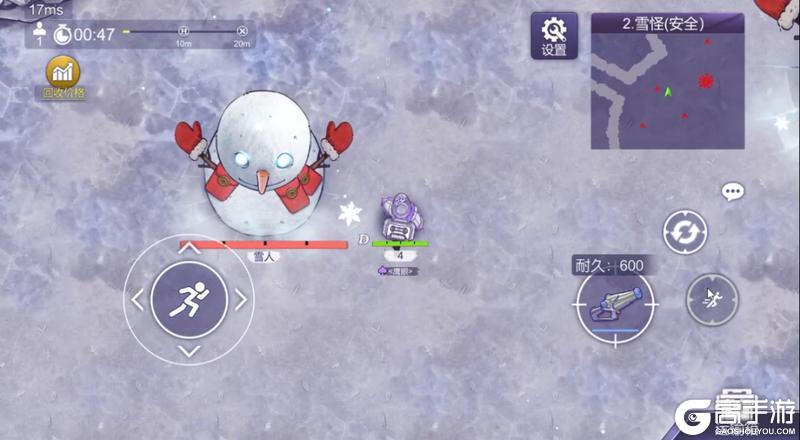Tap the running figure joystick center
The image size is (800, 440).
click(189, 297)
